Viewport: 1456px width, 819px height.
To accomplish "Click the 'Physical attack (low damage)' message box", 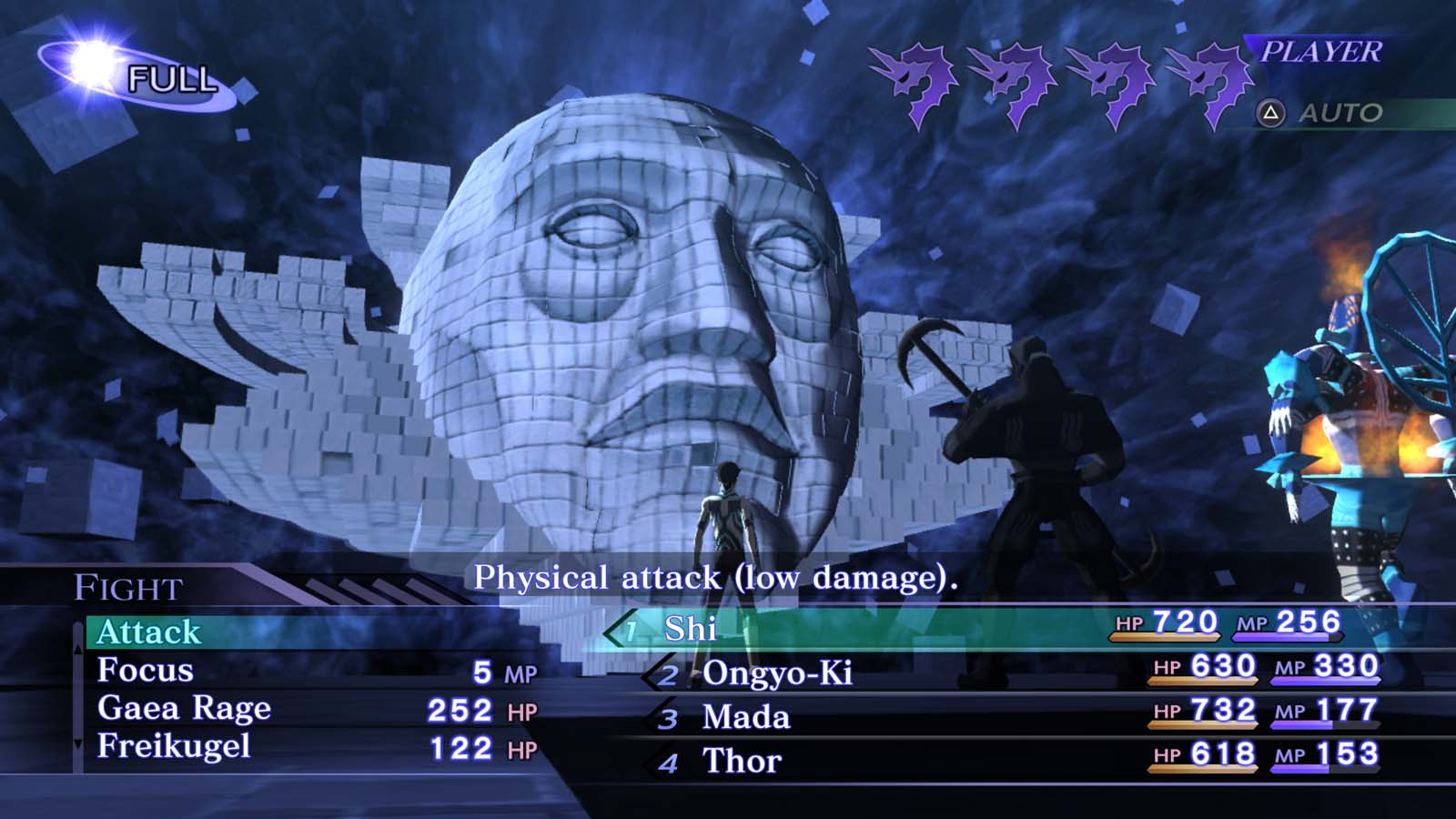I will click(719, 577).
